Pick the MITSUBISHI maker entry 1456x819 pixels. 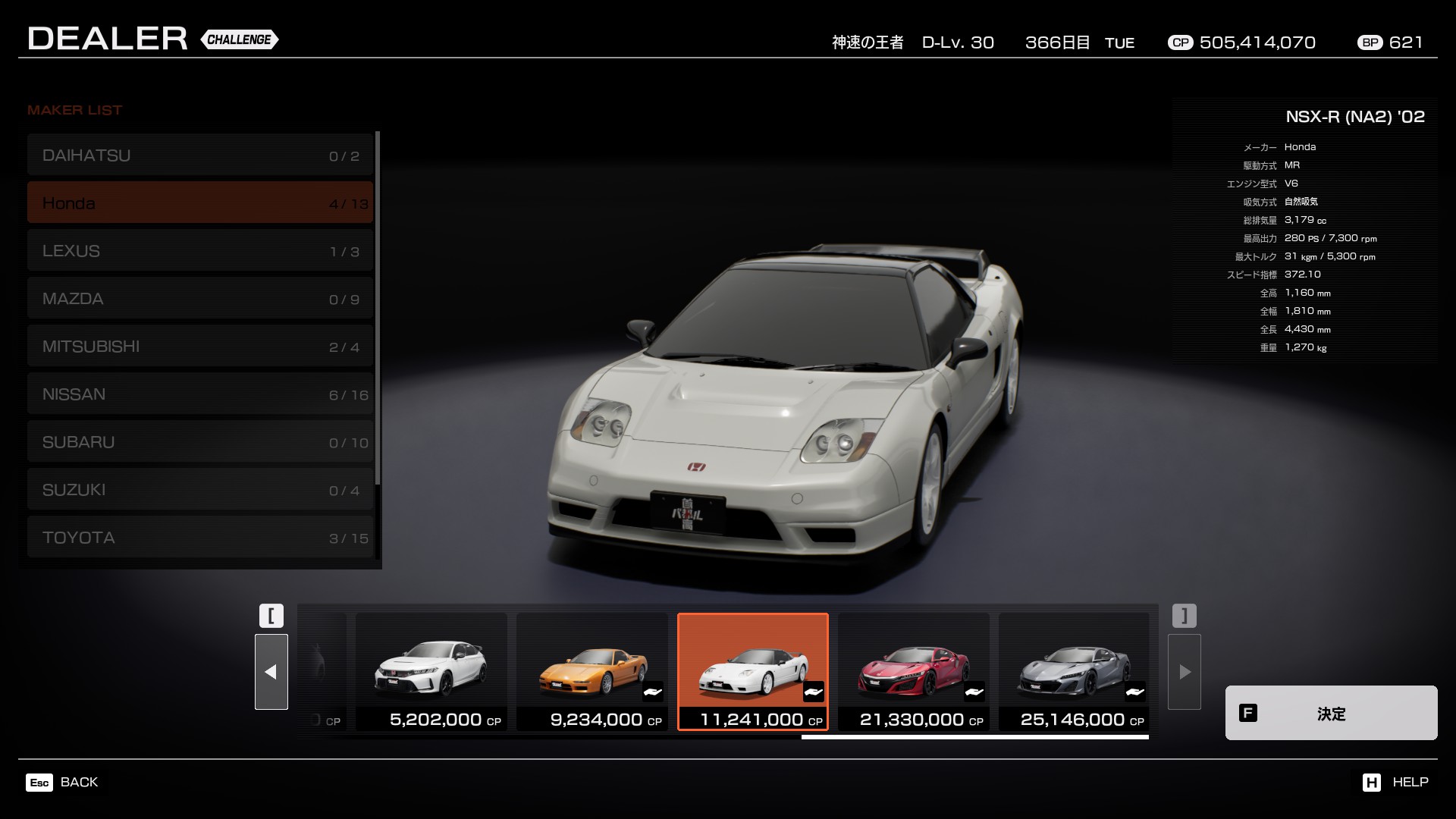200,347
